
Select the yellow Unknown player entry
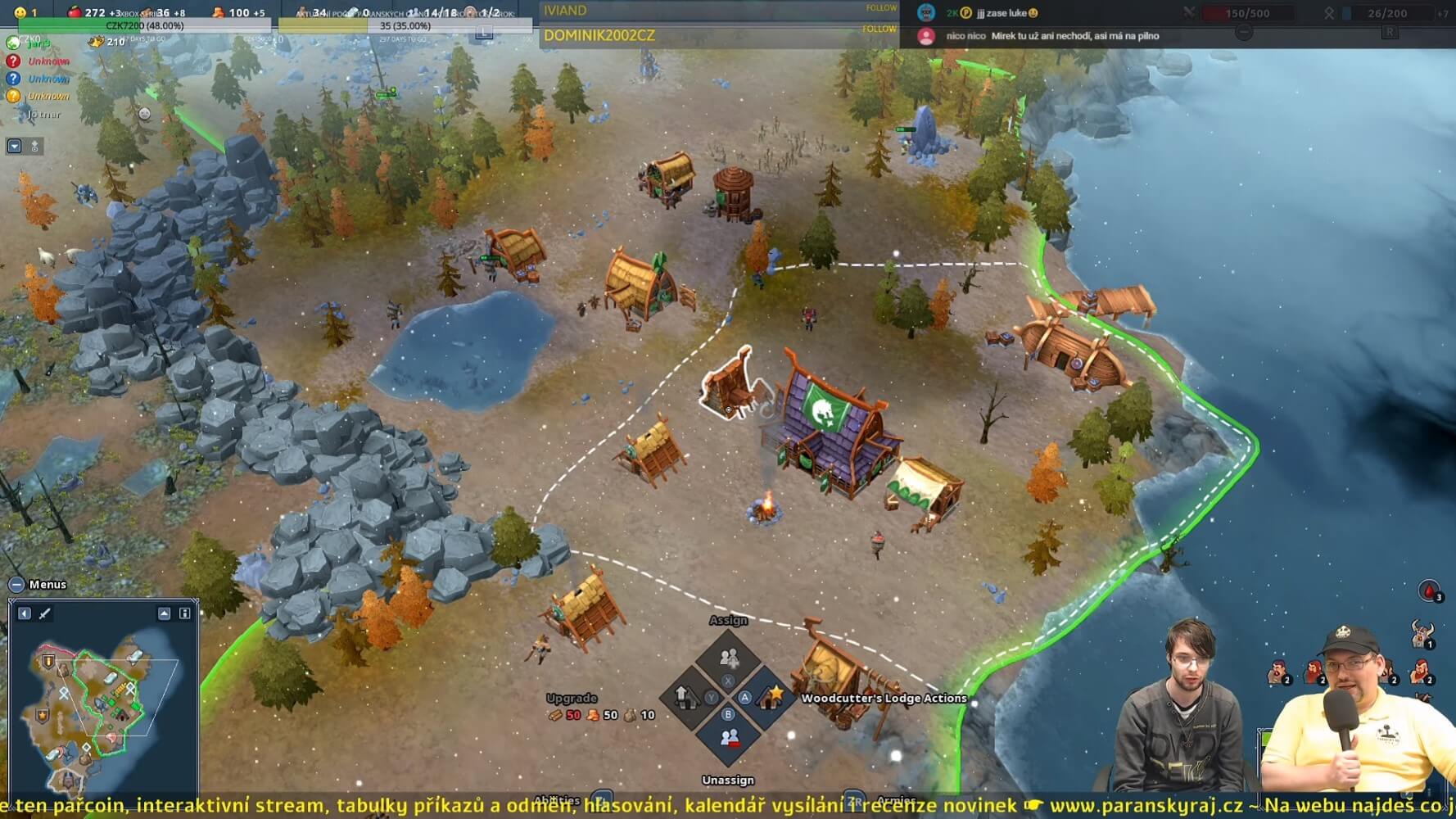(14, 96)
